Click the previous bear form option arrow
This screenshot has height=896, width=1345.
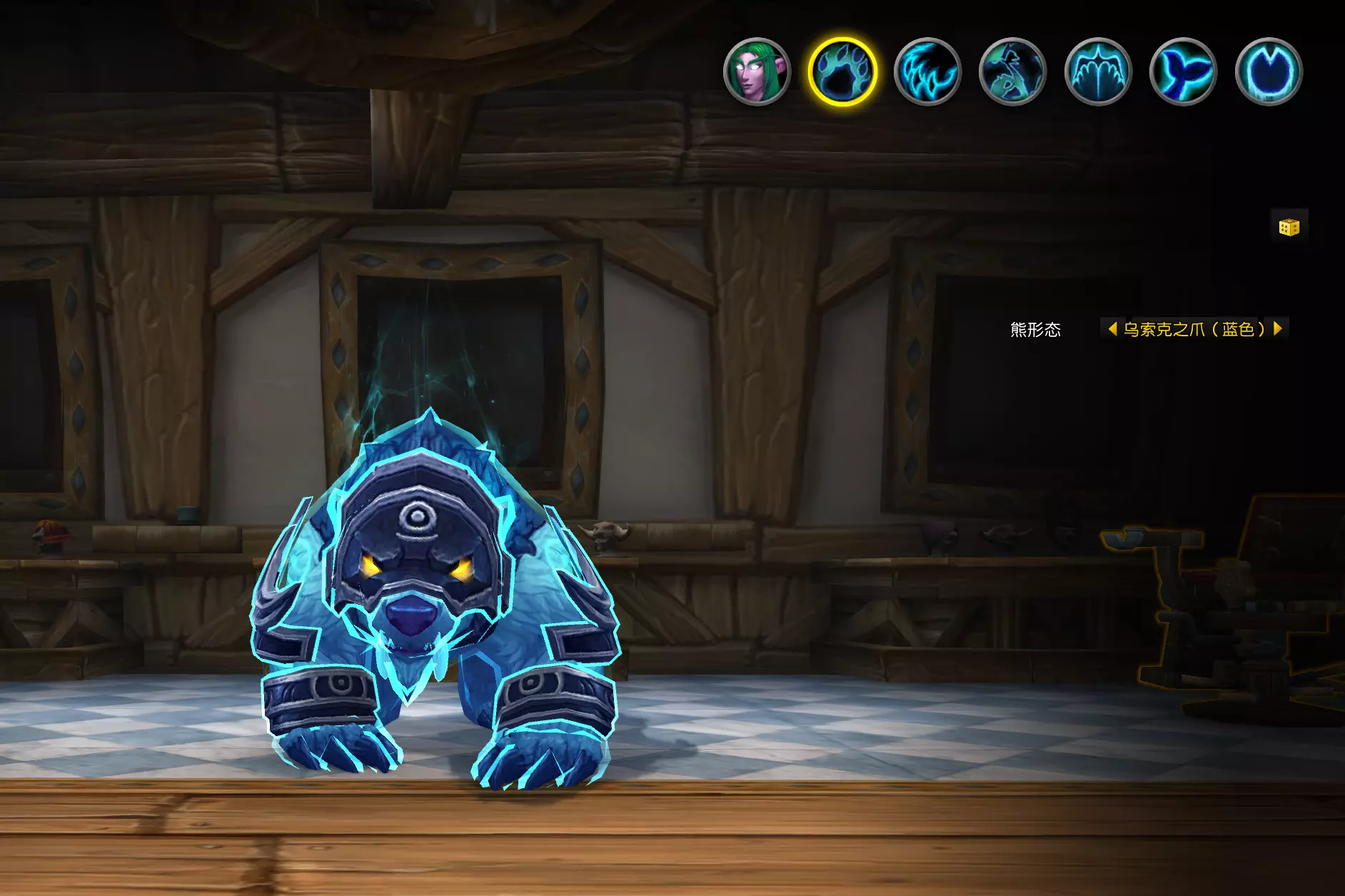(1112, 328)
